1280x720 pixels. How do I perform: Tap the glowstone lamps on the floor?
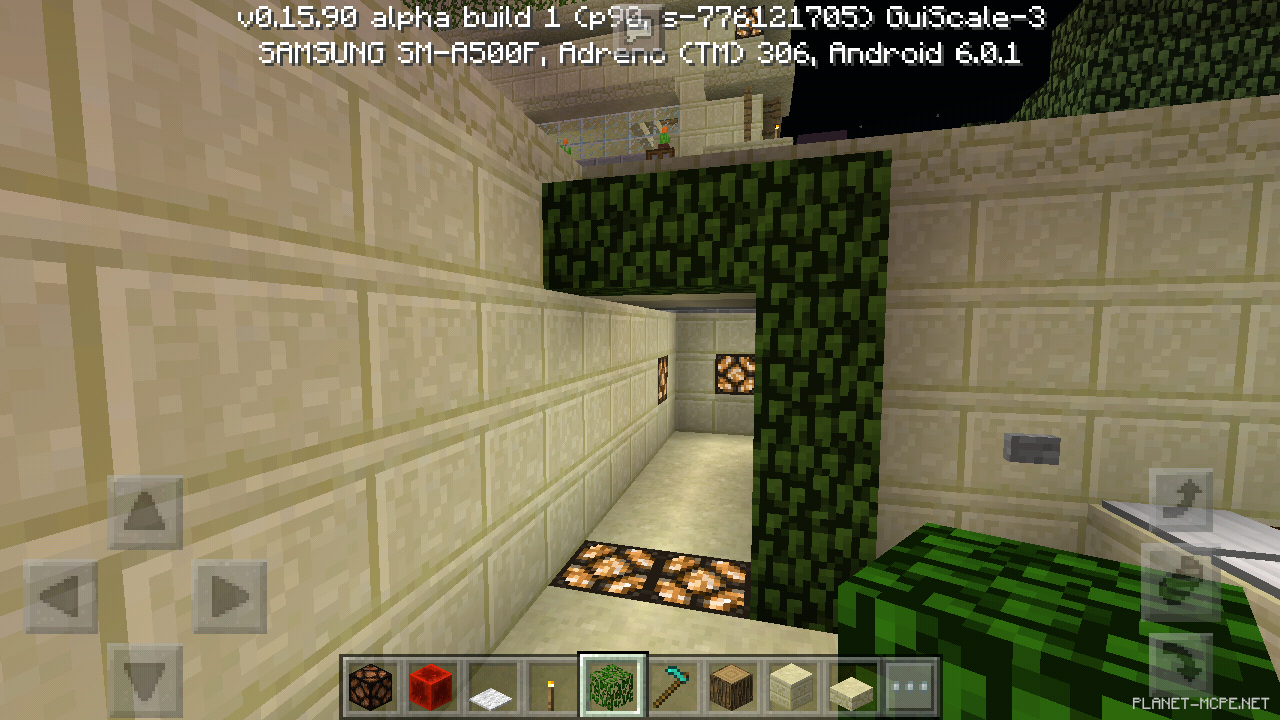tap(660, 575)
